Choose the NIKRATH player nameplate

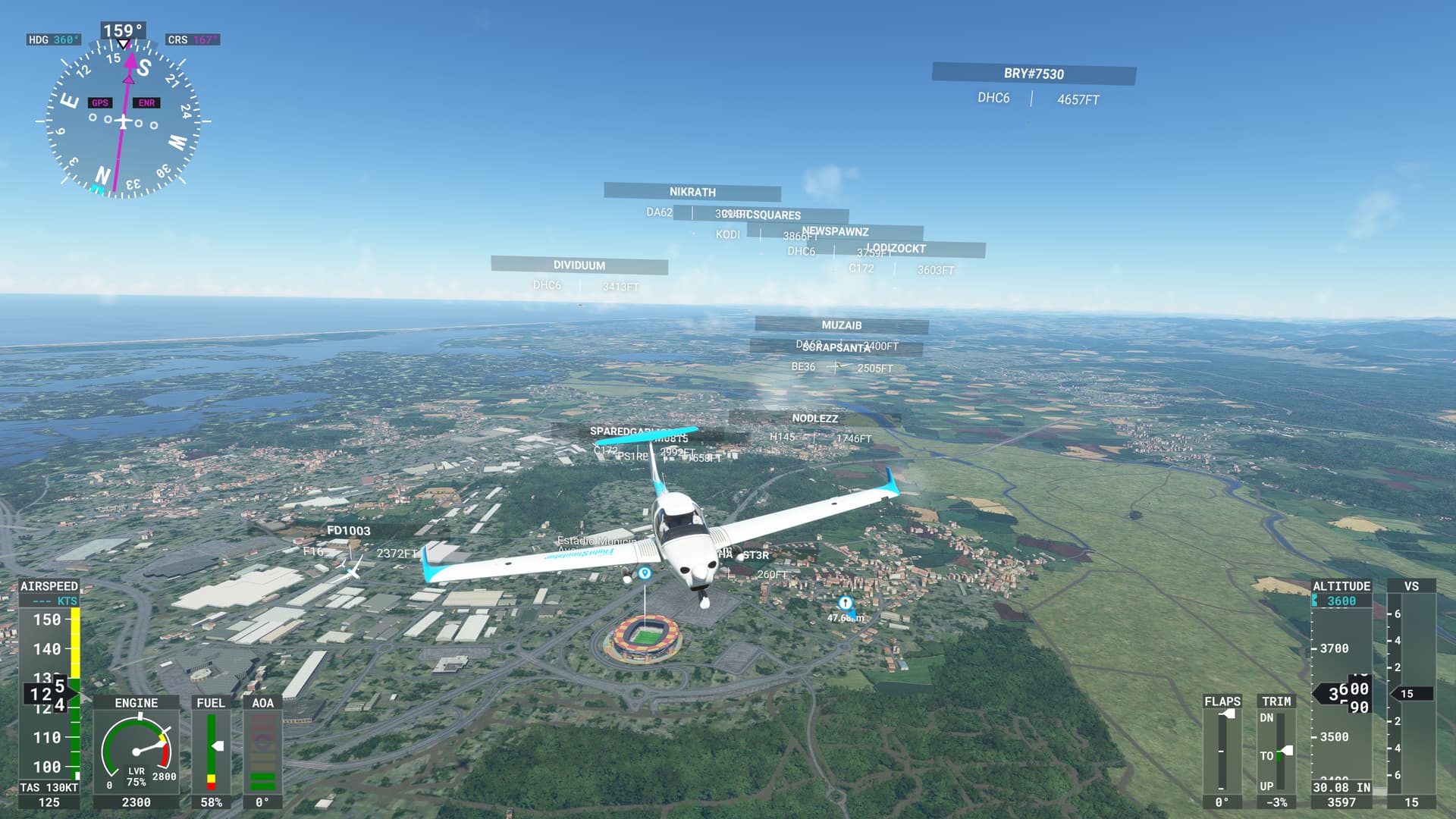point(692,192)
